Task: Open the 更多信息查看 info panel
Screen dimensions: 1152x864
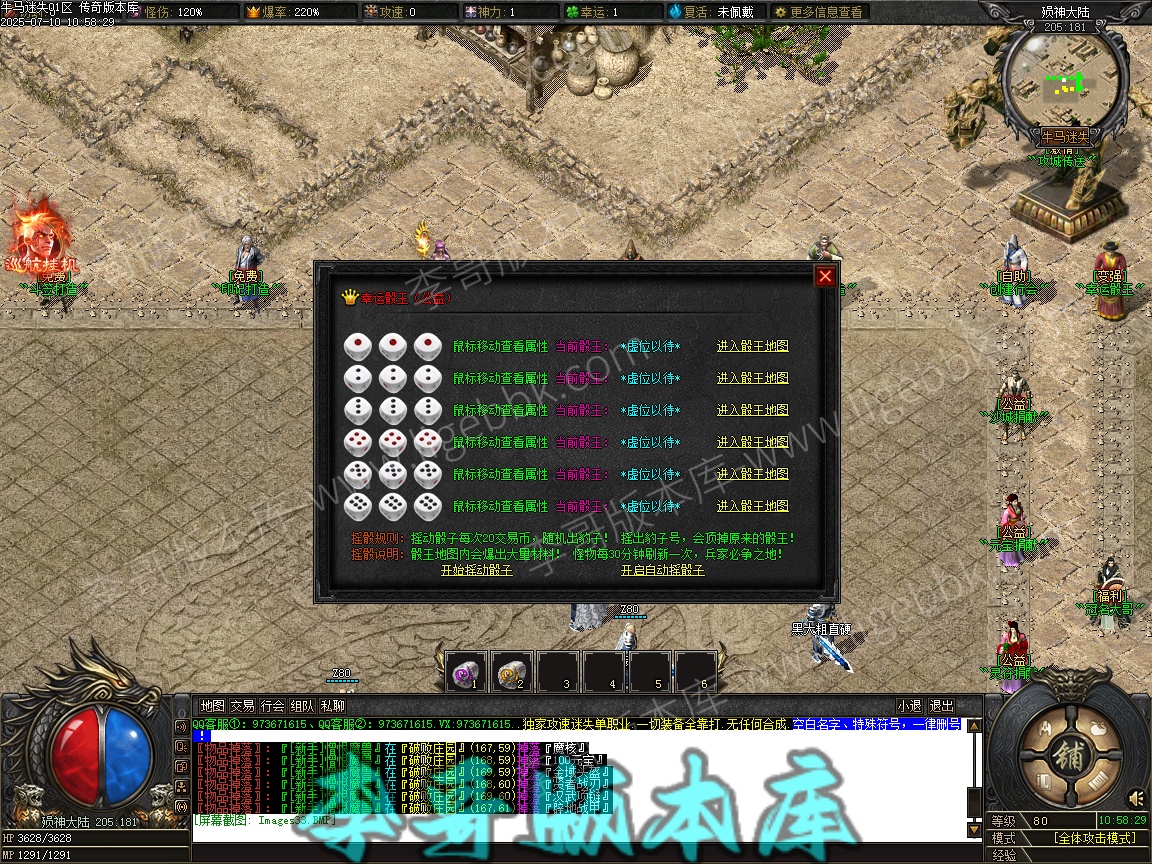Action: coord(817,12)
